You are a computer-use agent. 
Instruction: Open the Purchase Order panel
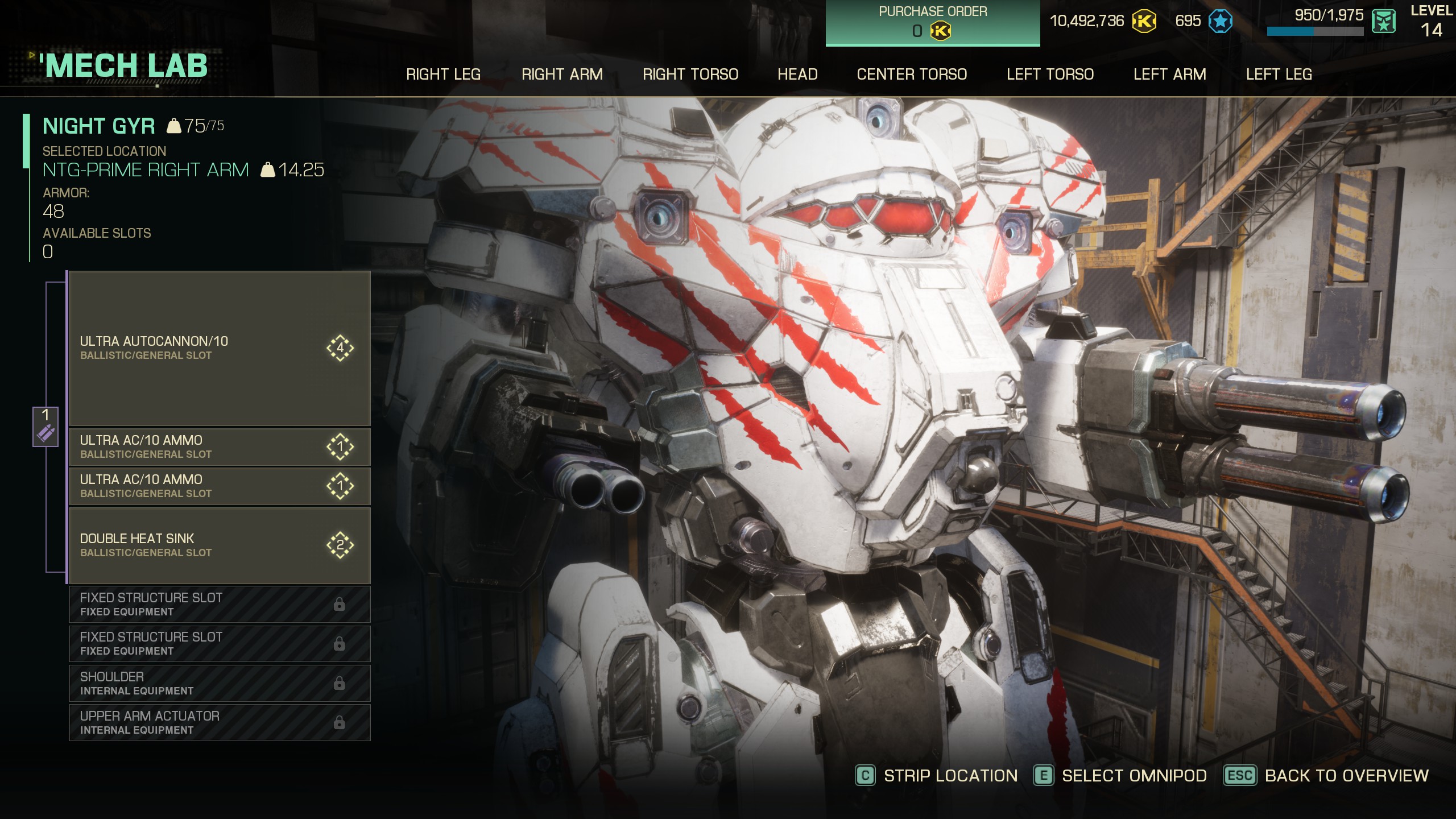pyautogui.click(x=932, y=23)
